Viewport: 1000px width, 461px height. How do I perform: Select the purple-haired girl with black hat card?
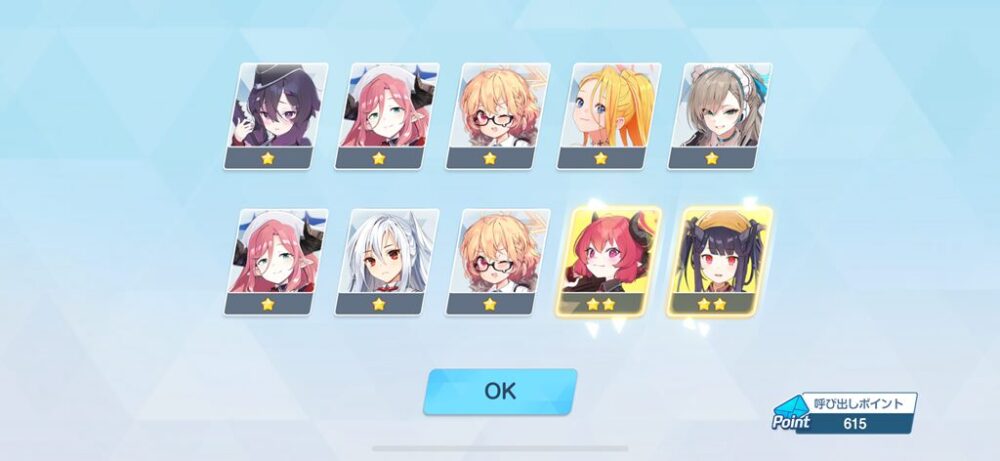click(276, 115)
